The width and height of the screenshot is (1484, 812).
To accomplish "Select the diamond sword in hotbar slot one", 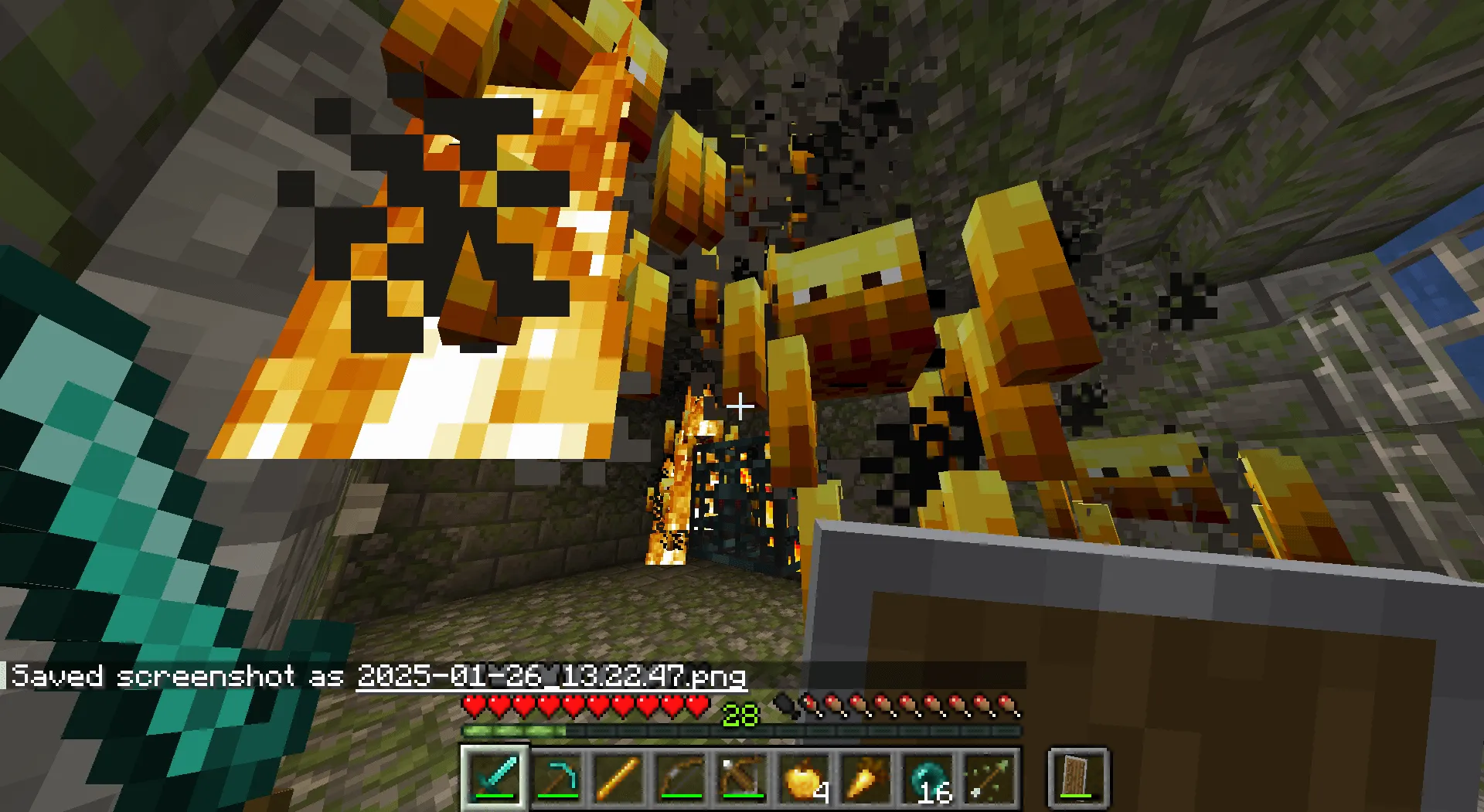I will point(495,779).
